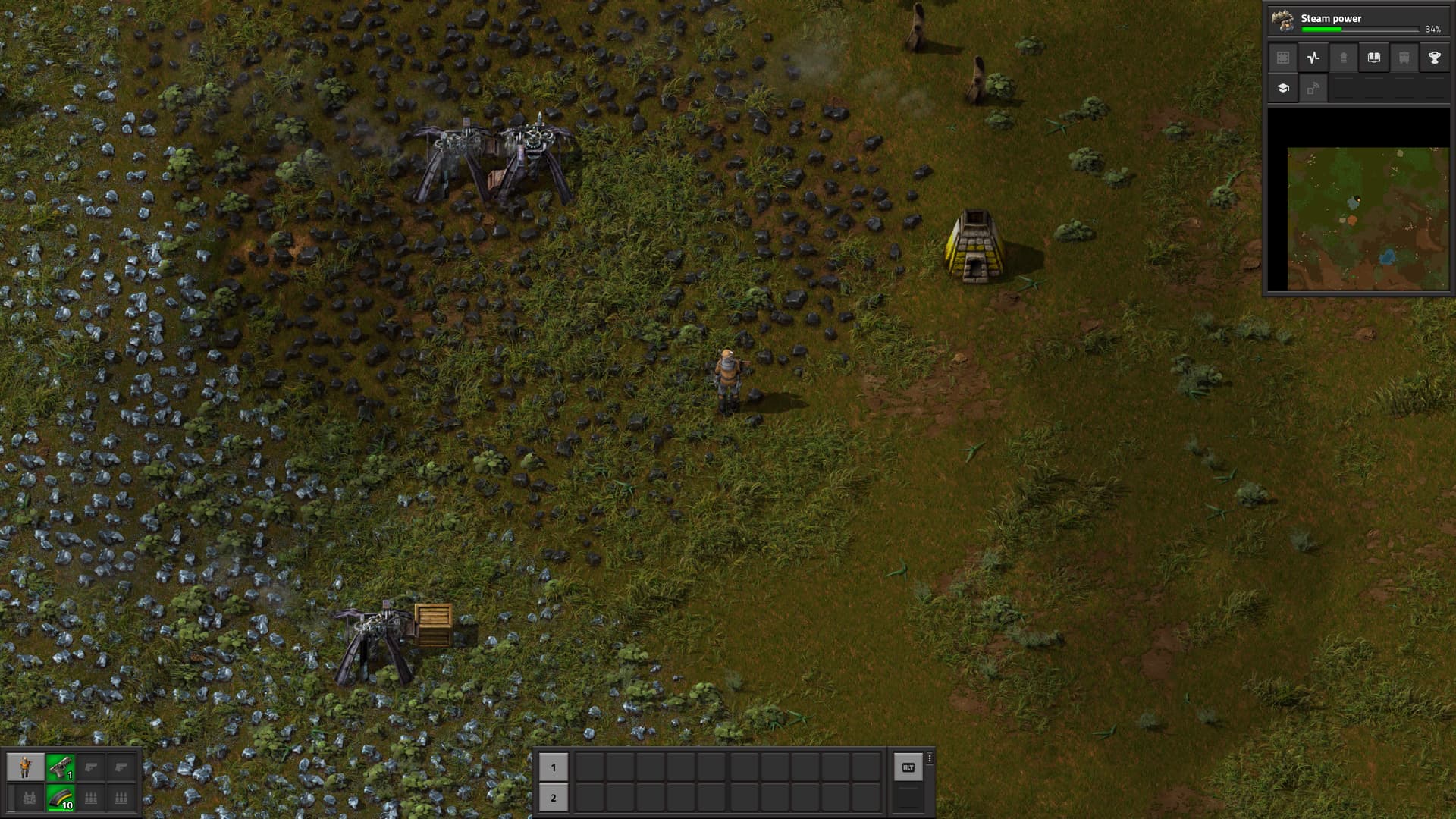The height and width of the screenshot is (819, 1456).
Task: Show achievements via the trophy icon
Action: 1434,58
